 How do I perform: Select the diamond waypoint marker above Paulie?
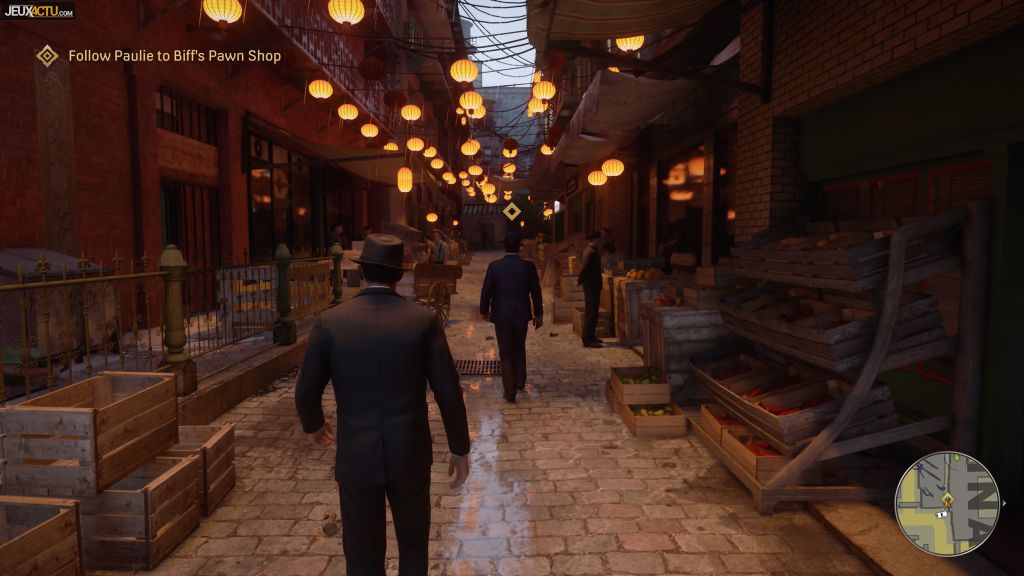pyautogui.click(x=511, y=211)
